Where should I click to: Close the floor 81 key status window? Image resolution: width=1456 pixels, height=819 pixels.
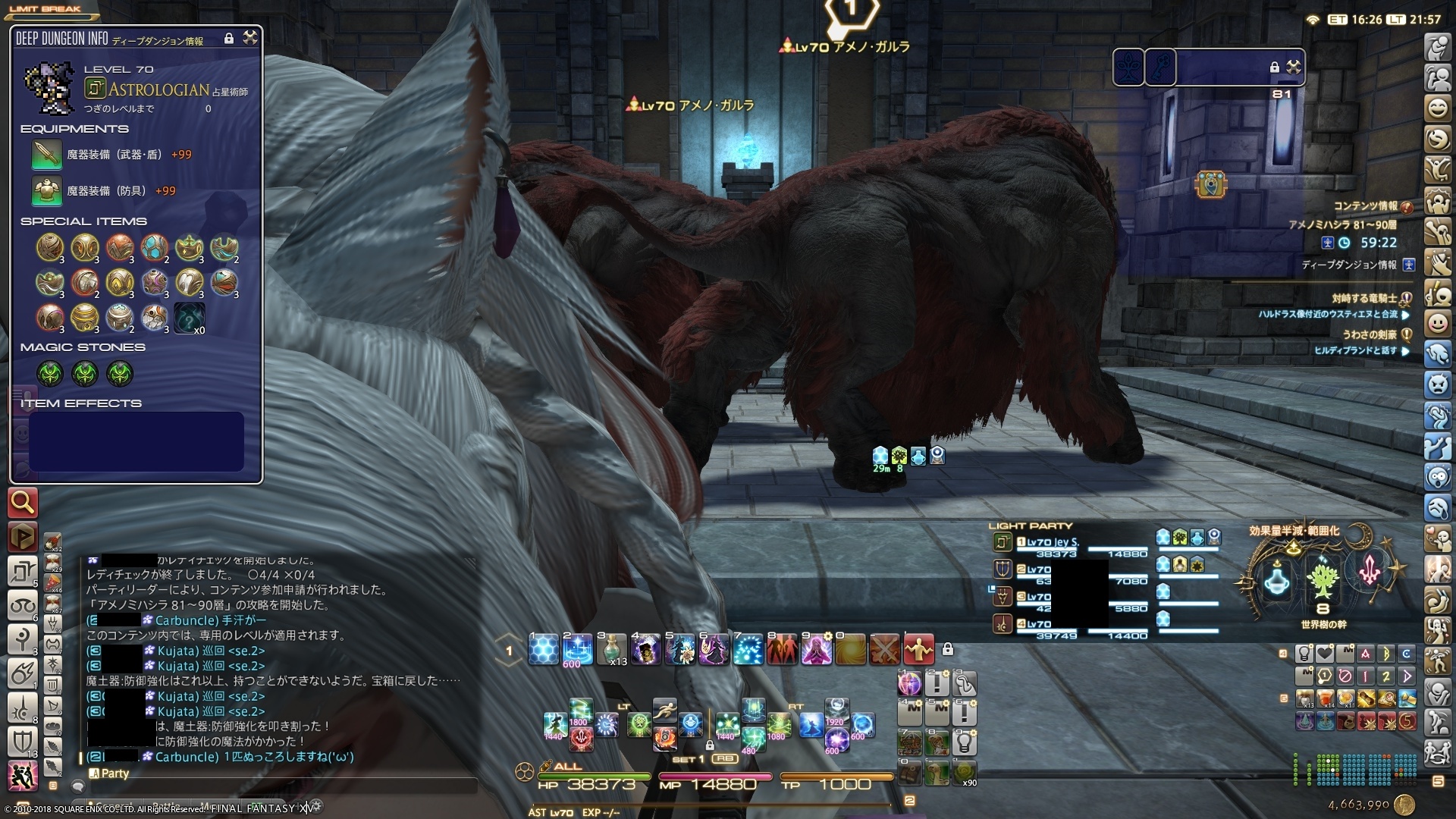[1294, 67]
